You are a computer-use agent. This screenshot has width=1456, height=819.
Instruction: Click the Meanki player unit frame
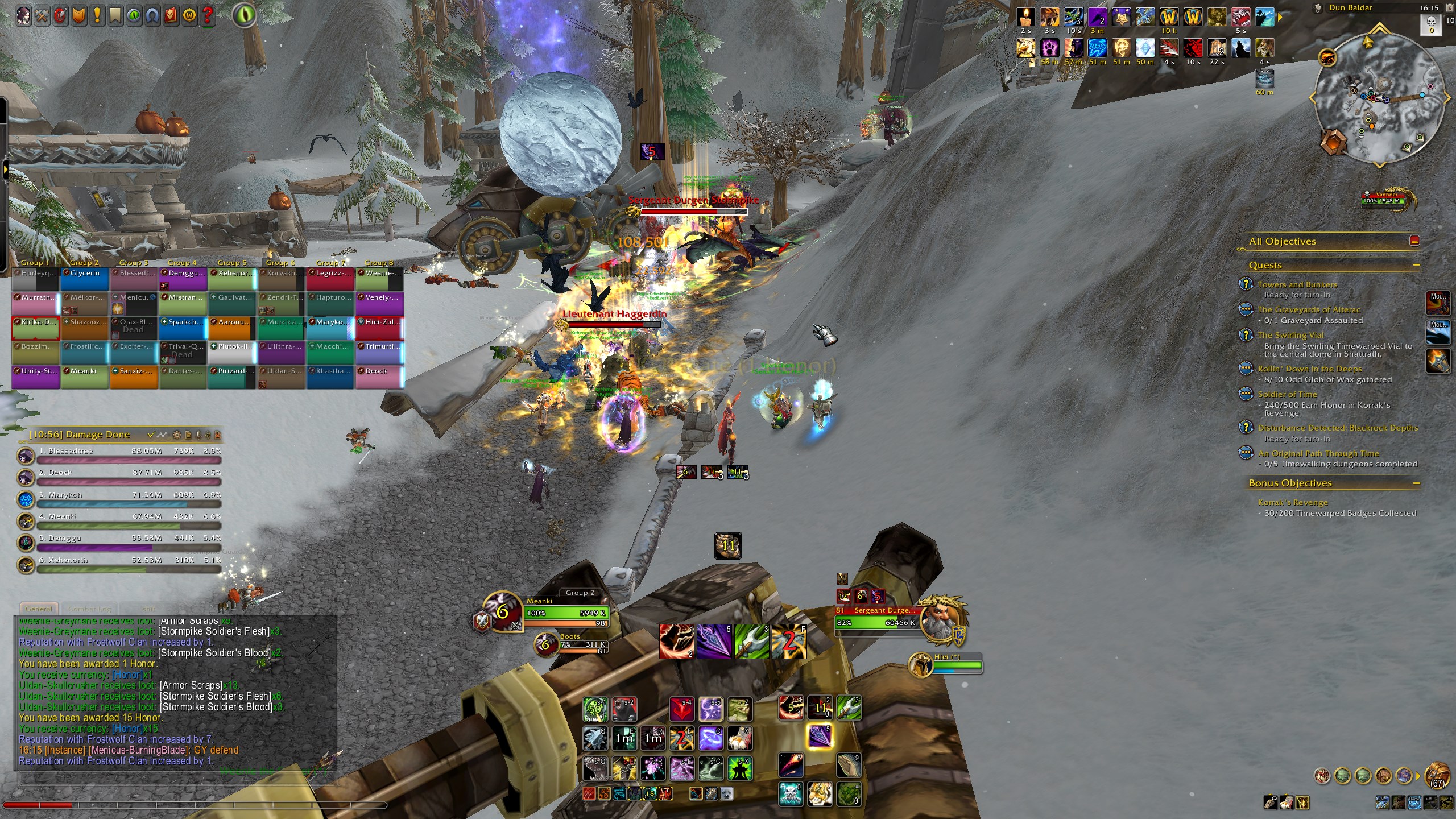click(566, 613)
